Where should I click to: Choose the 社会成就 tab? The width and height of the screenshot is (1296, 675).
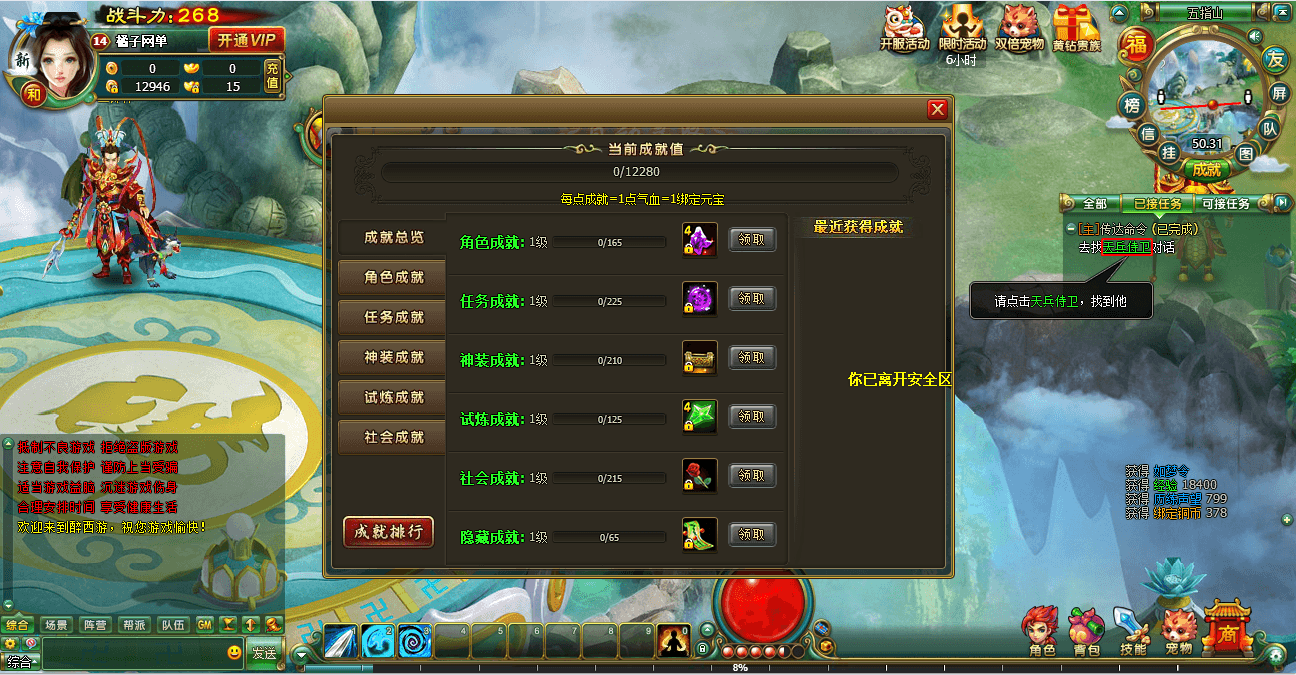[x=393, y=437]
